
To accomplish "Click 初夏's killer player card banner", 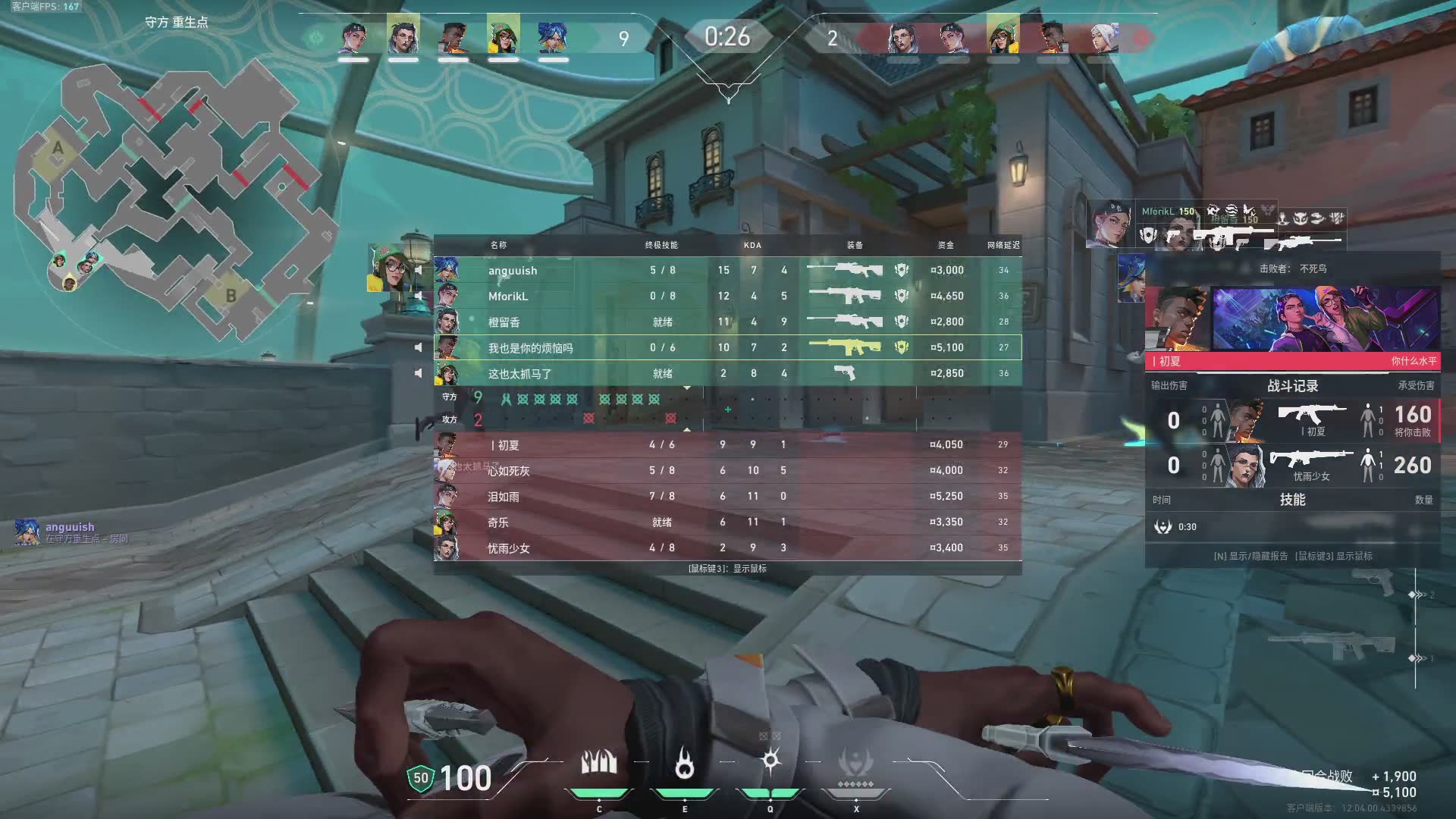I will (1292, 326).
